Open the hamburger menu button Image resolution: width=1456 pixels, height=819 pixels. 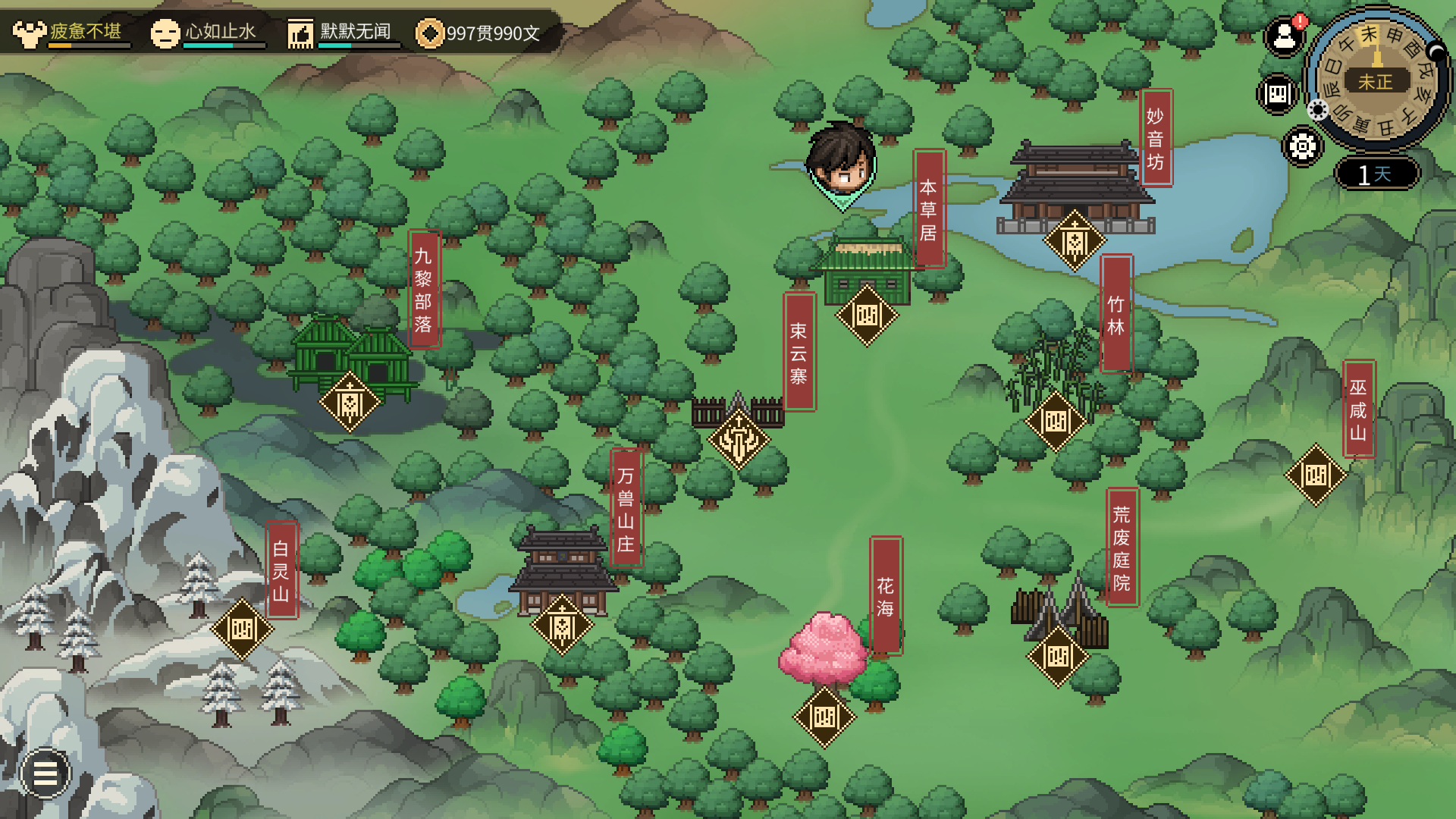(x=45, y=773)
